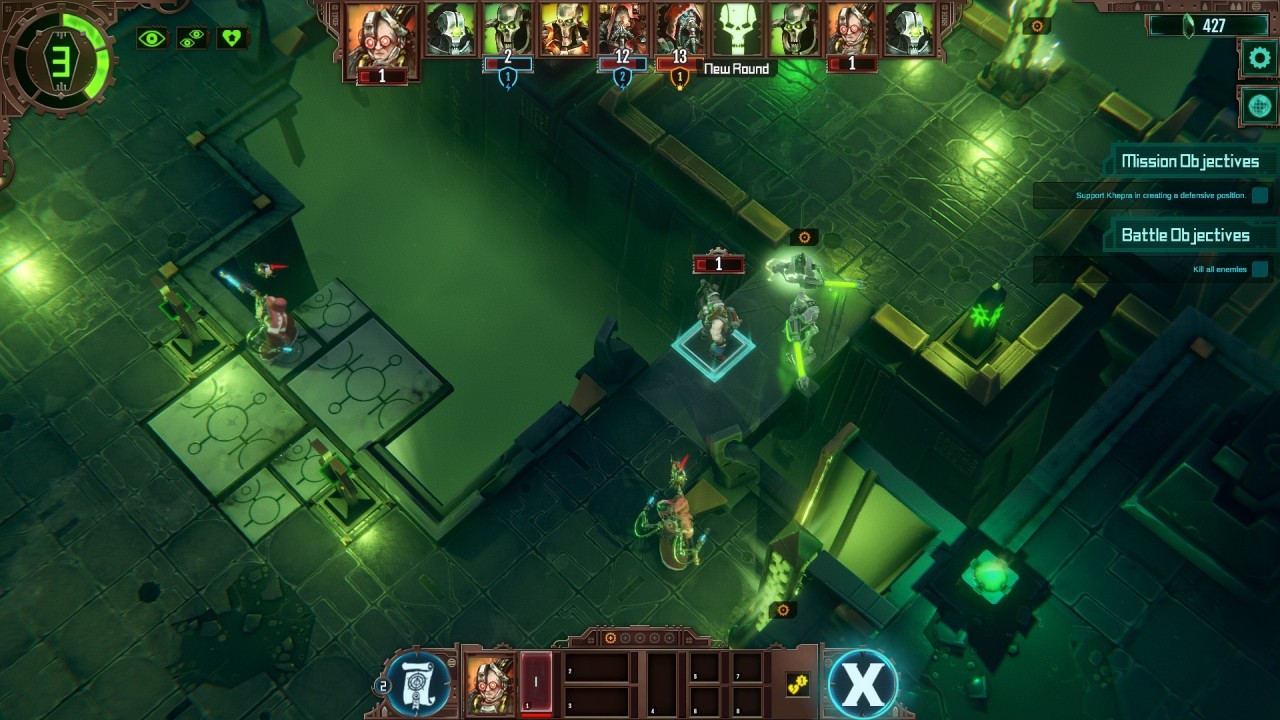Toggle the double eyes indicator
Image resolution: width=1280 pixels, height=720 pixels.
coord(192,38)
